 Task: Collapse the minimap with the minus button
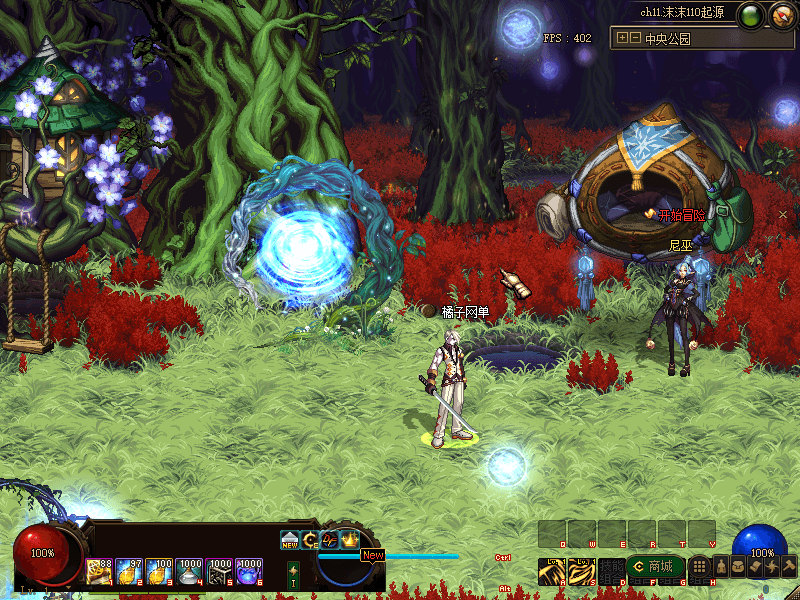click(635, 38)
